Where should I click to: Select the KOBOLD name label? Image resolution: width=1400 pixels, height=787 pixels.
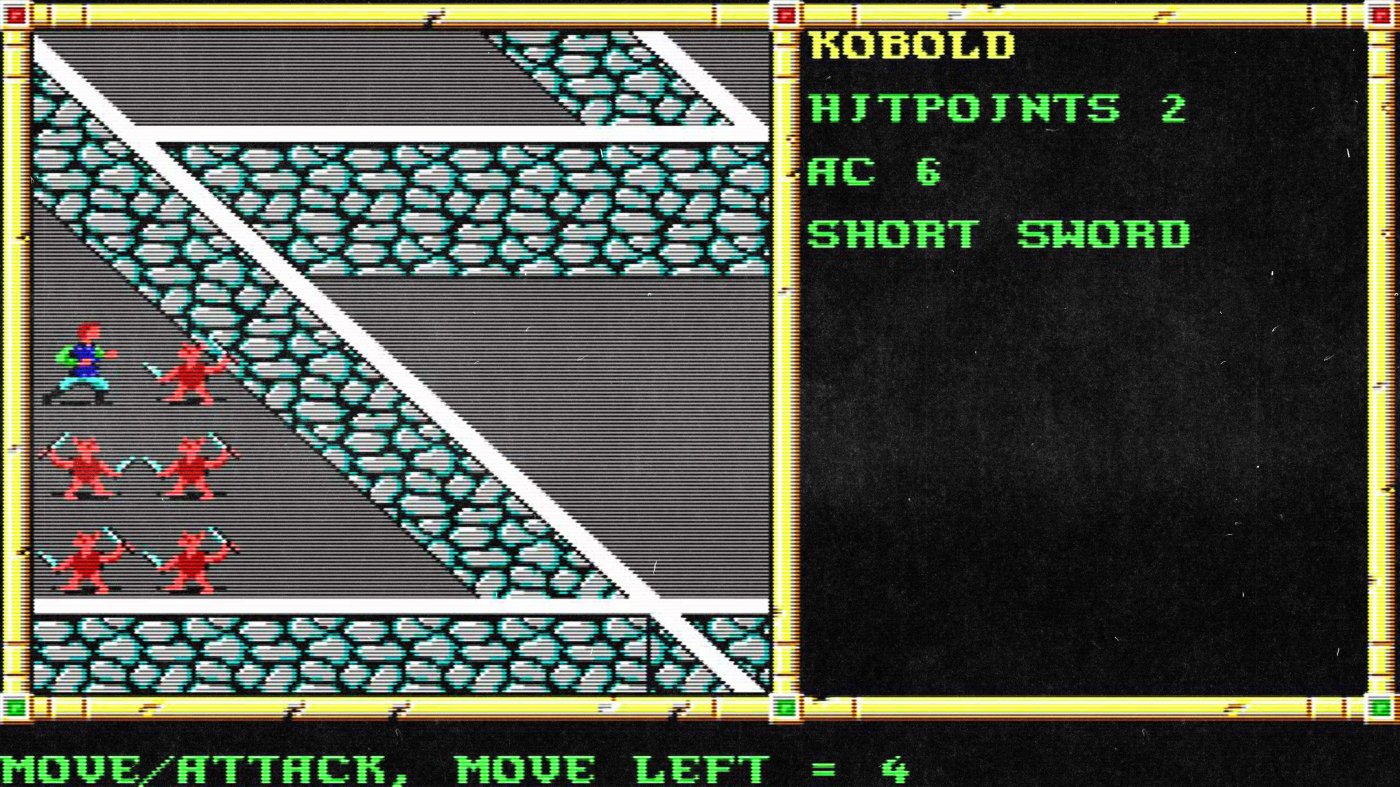[x=910, y=45]
